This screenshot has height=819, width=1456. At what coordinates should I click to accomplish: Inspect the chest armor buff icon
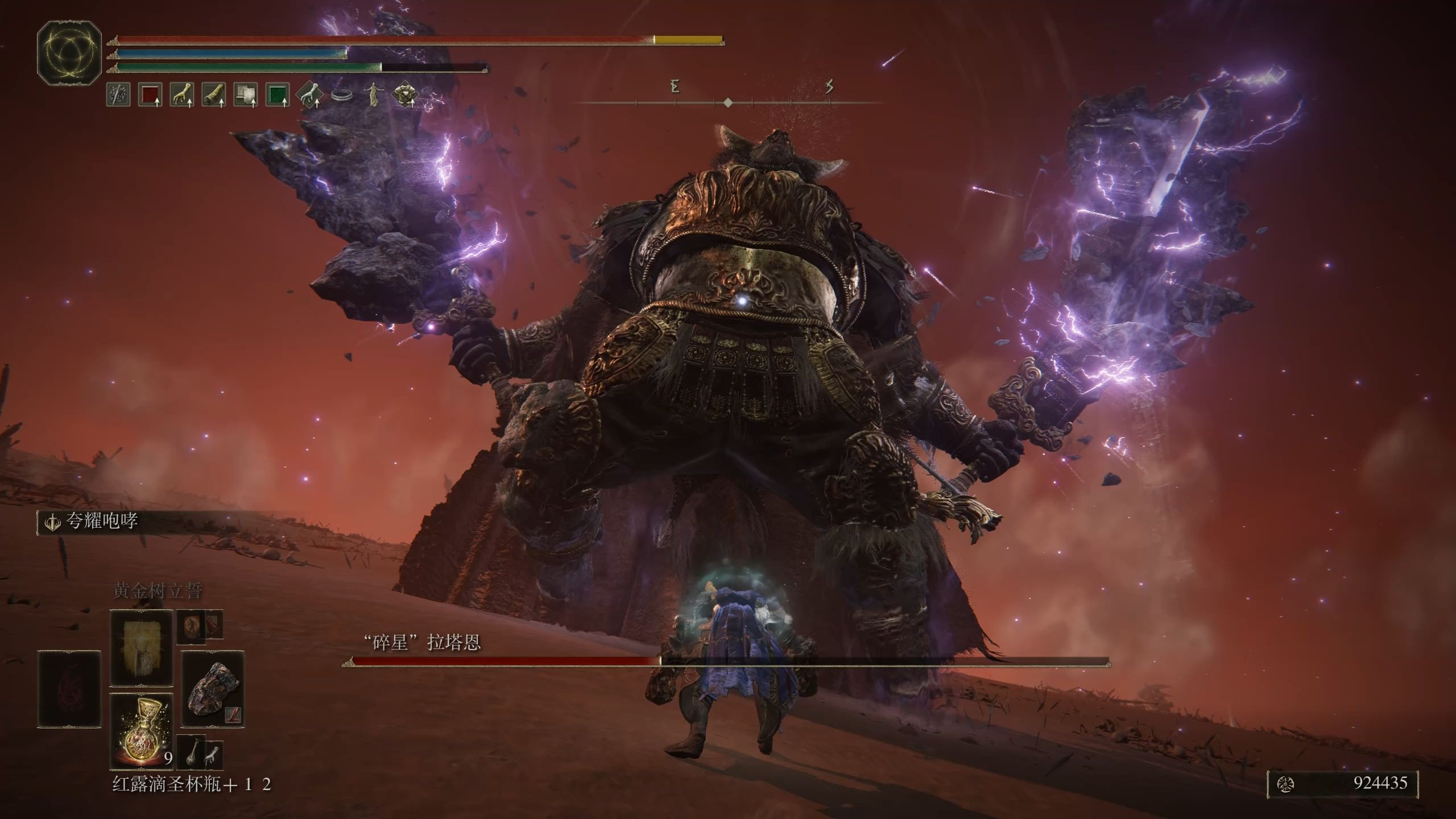(405, 95)
